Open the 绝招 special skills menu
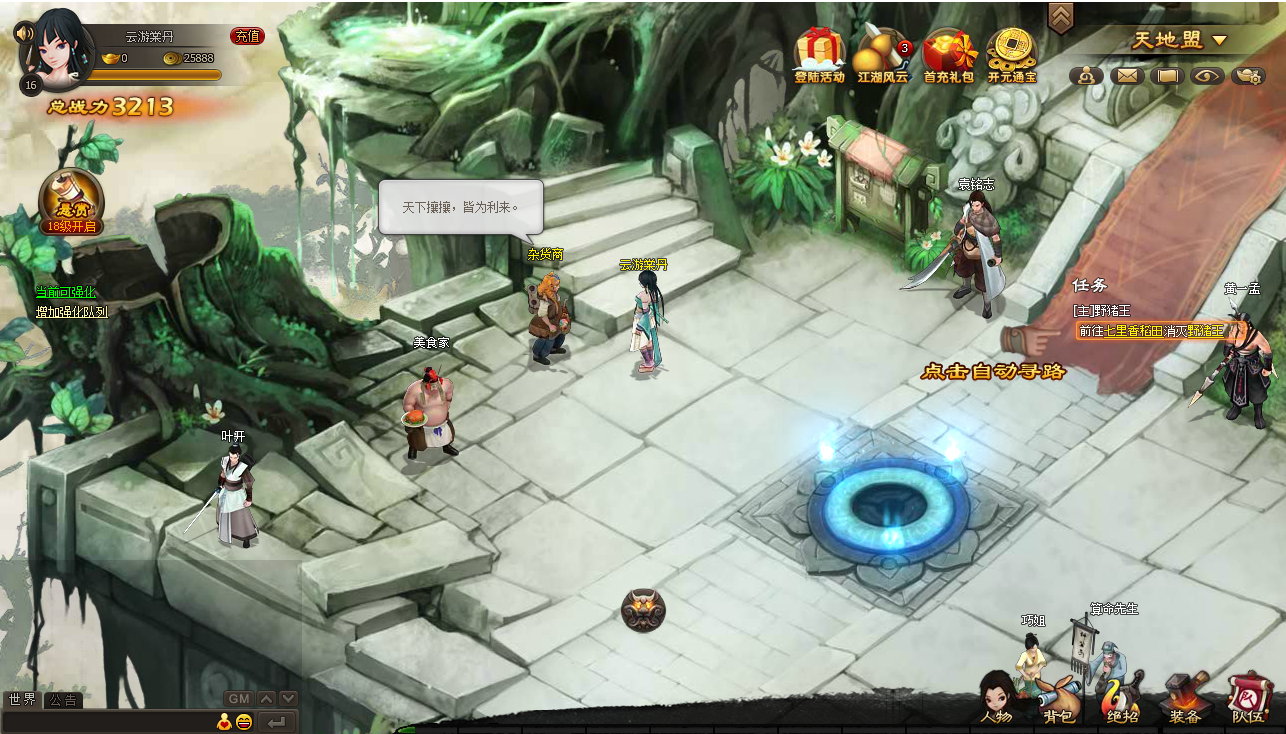The width and height of the screenshot is (1286, 734). tap(1121, 699)
